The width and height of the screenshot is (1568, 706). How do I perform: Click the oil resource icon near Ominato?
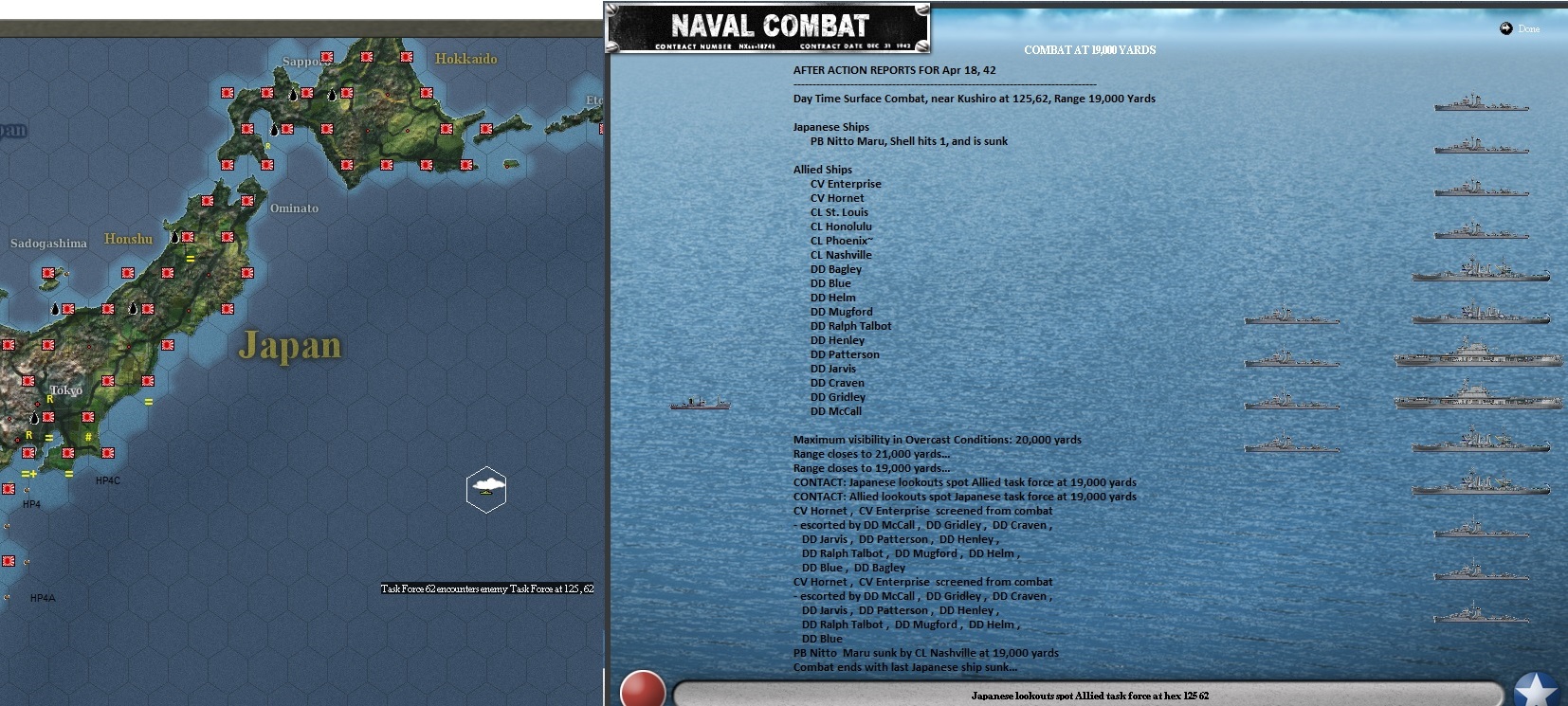pos(176,236)
